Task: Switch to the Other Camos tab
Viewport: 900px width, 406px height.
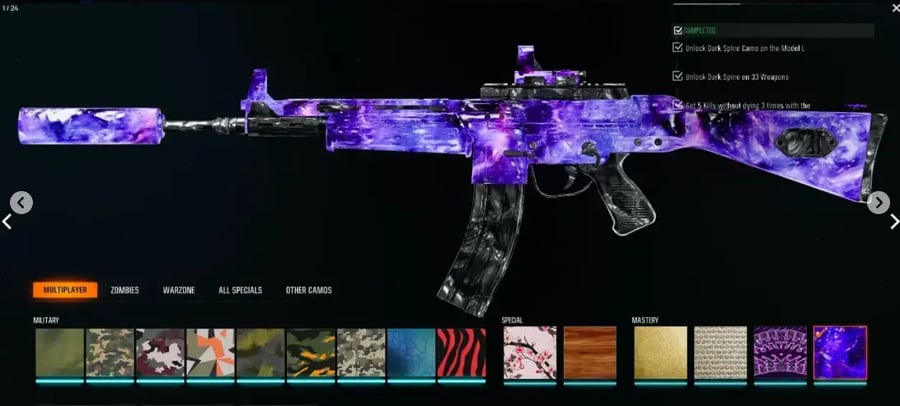Action: (x=308, y=290)
